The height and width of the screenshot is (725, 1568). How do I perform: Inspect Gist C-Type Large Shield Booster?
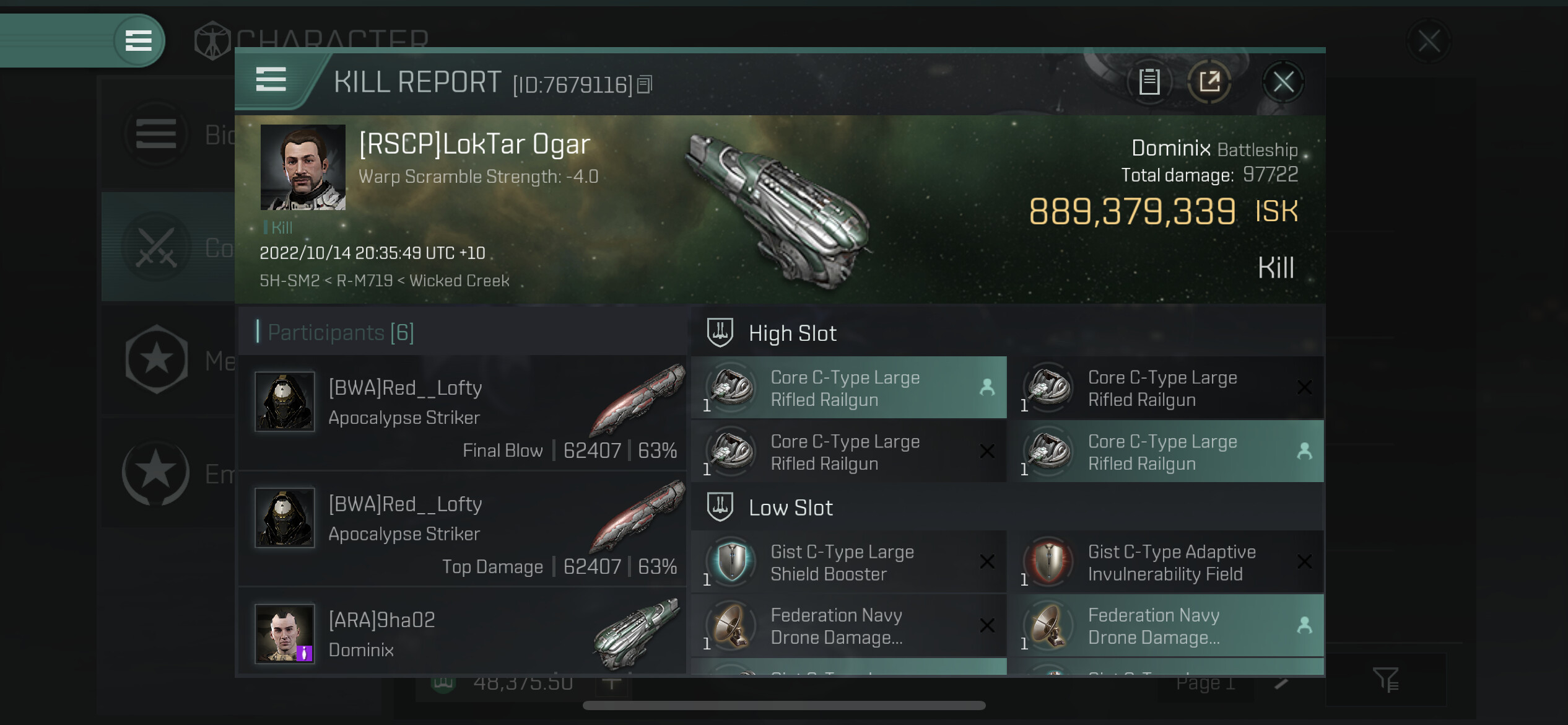point(848,563)
